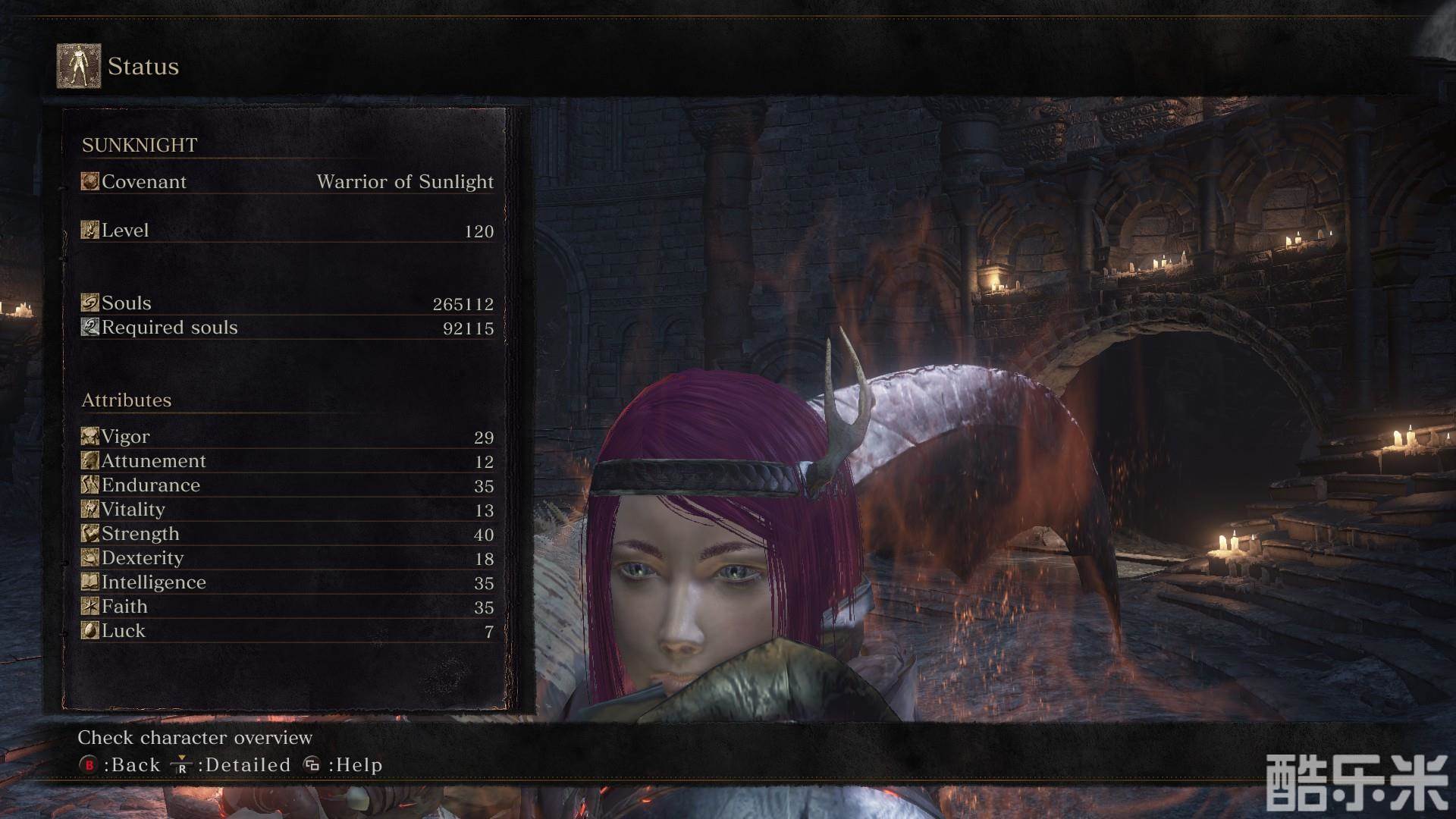The height and width of the screenshot is (819, 1456).
Task: Select the Covenant row
Action: (287, 182)
